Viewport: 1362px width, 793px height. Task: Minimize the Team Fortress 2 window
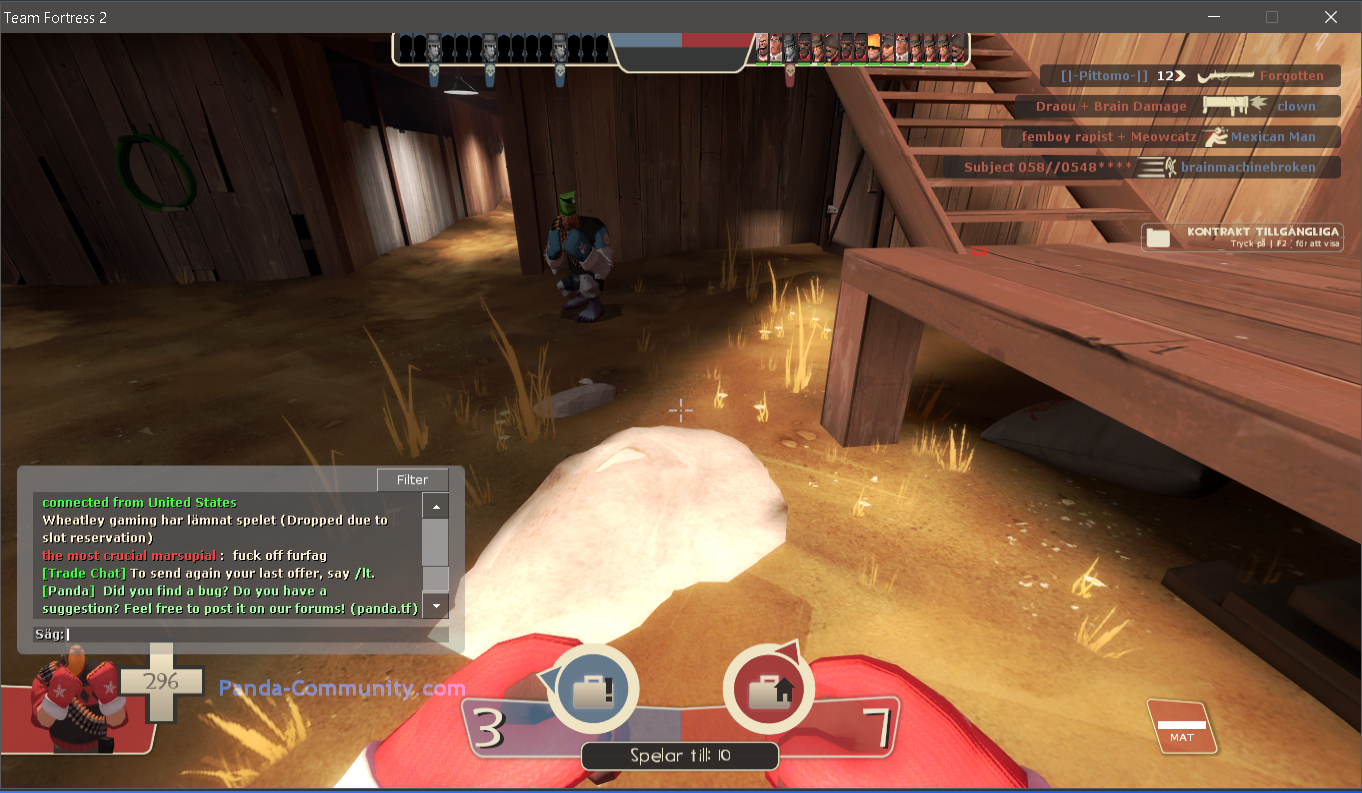point(1214,17)
